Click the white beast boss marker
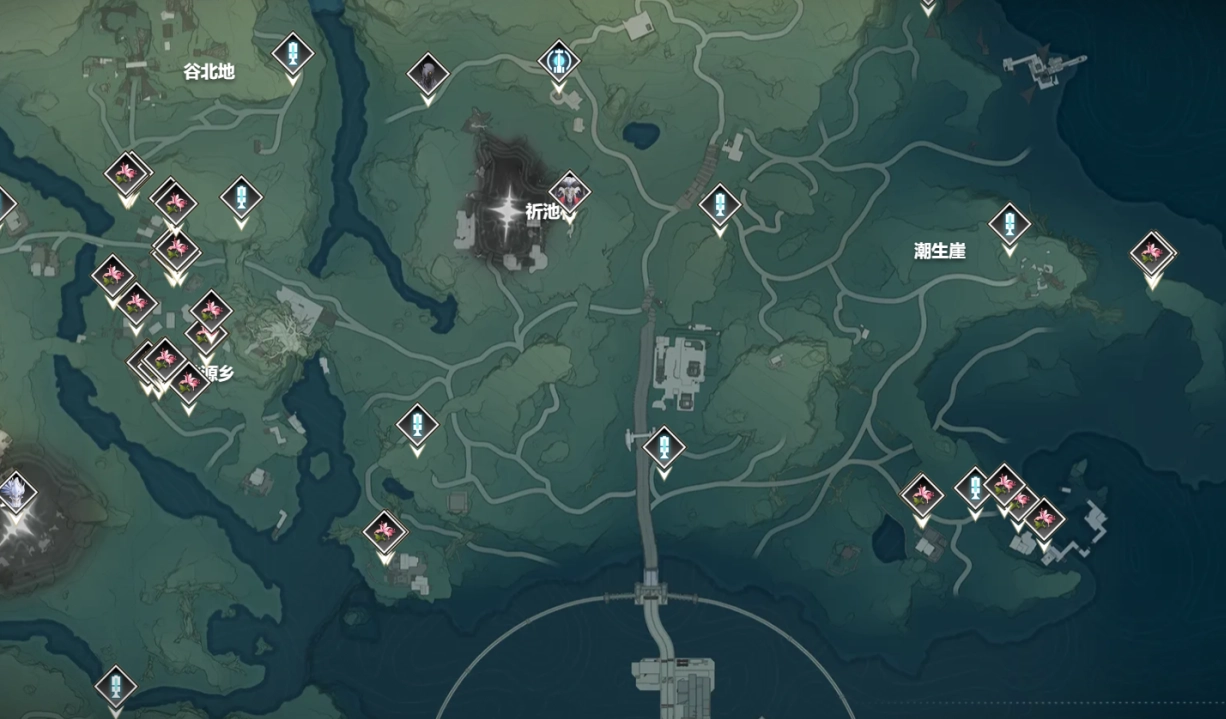The height and width of the screenshot is (719, 1226). tap(14, 492)
